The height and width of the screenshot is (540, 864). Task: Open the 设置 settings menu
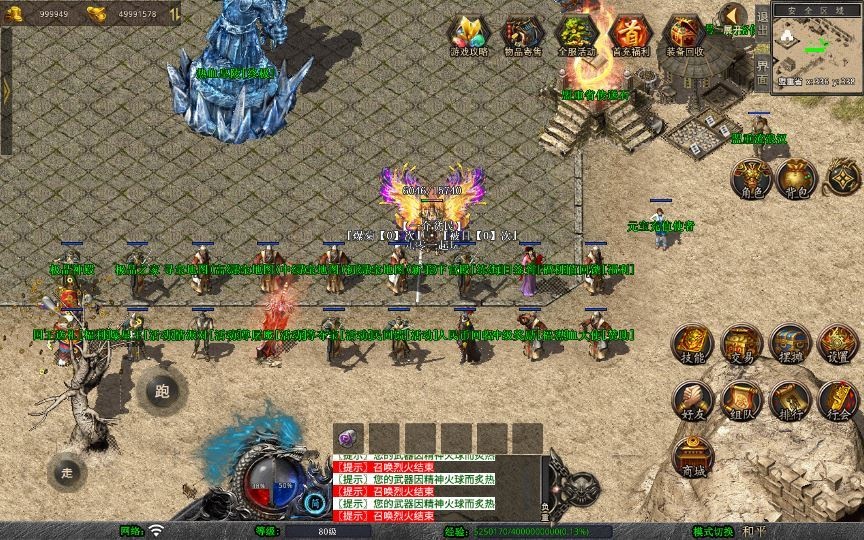(838, 342)
